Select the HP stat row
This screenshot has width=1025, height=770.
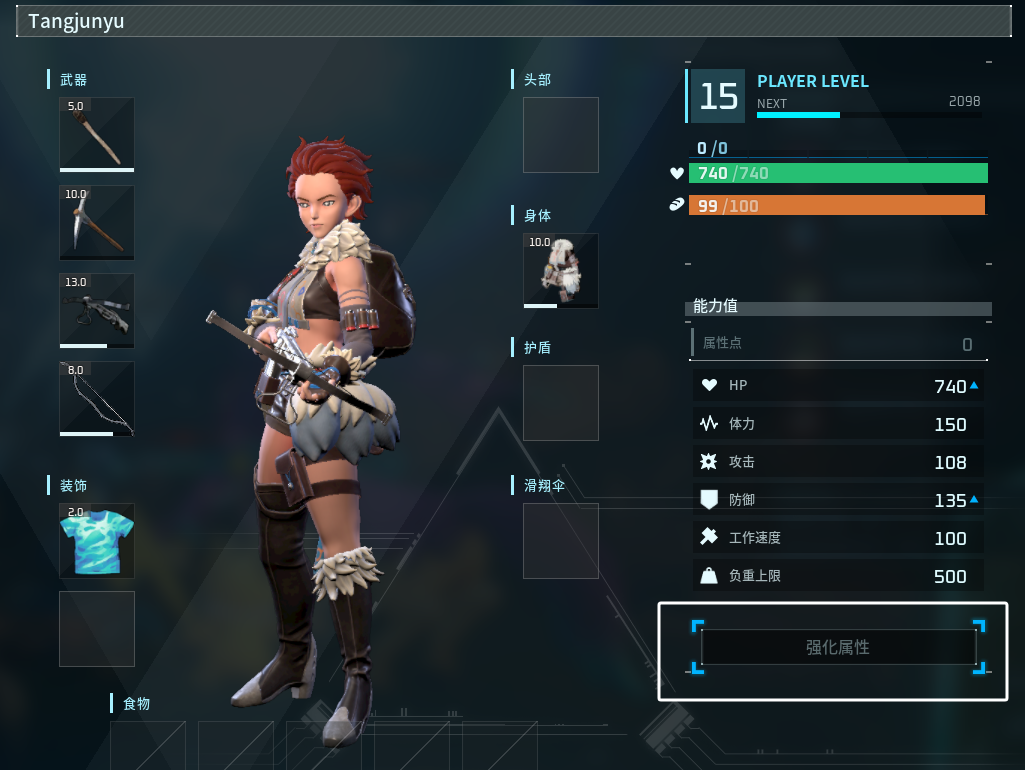[838, 386]
